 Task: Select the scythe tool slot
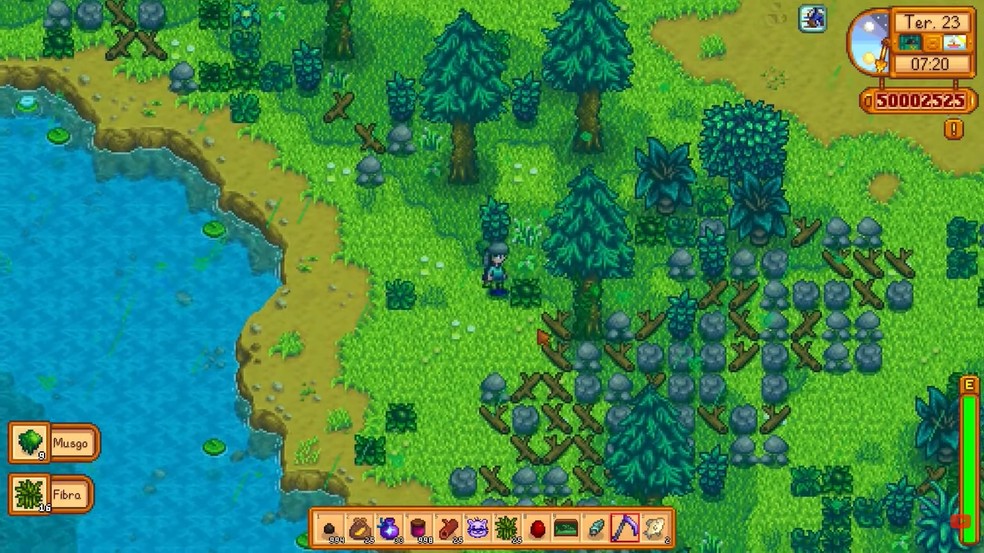pos(625,528)
